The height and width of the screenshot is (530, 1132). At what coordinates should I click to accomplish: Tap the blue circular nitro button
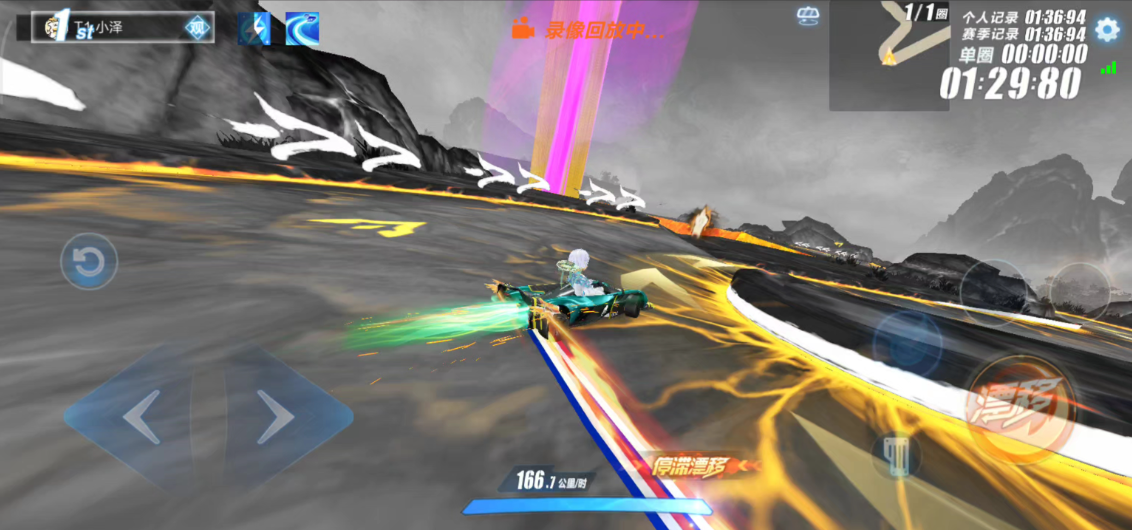coord(907,343)
